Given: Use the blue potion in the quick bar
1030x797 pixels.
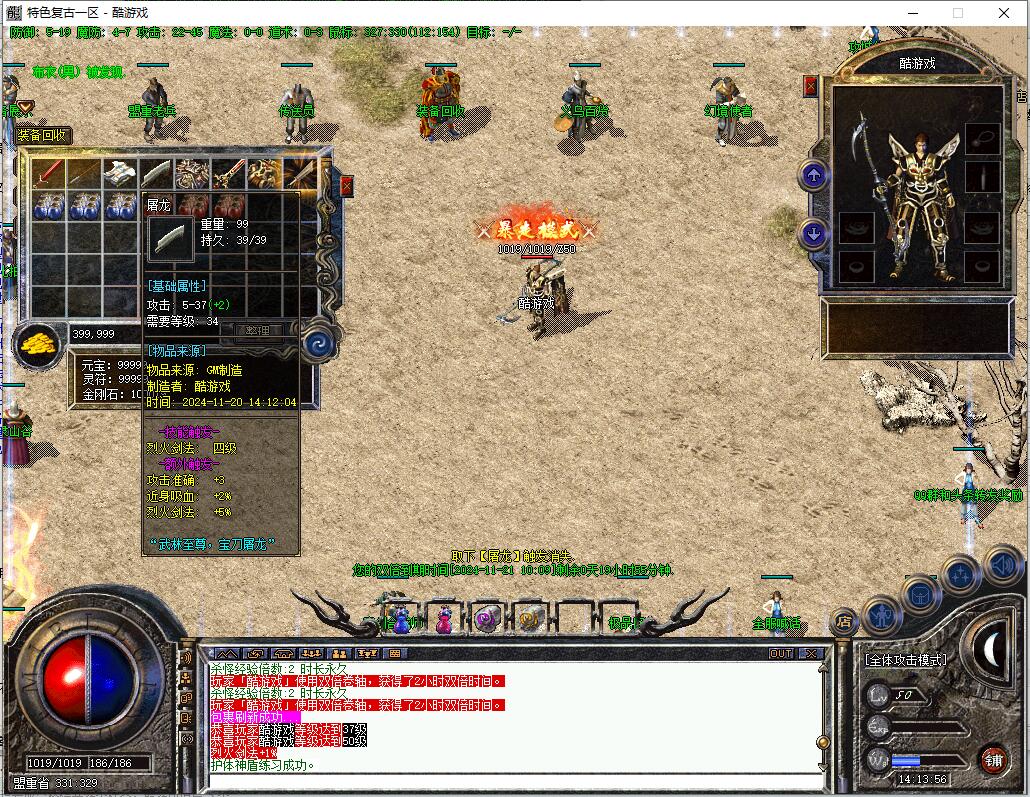Looking at the screenshot, I should click(x=402, y=619).
